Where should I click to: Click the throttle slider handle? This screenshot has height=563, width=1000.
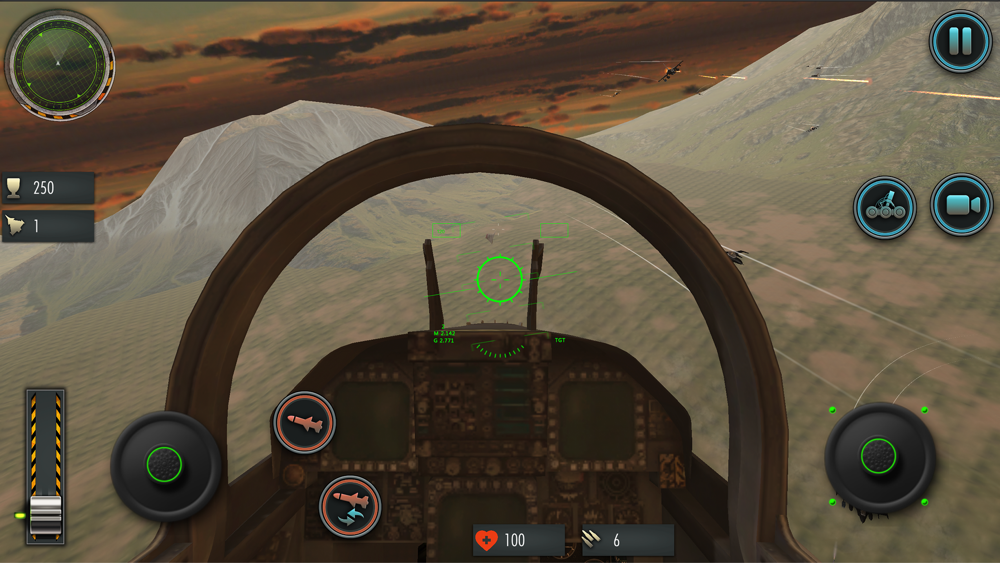point(45,513)
